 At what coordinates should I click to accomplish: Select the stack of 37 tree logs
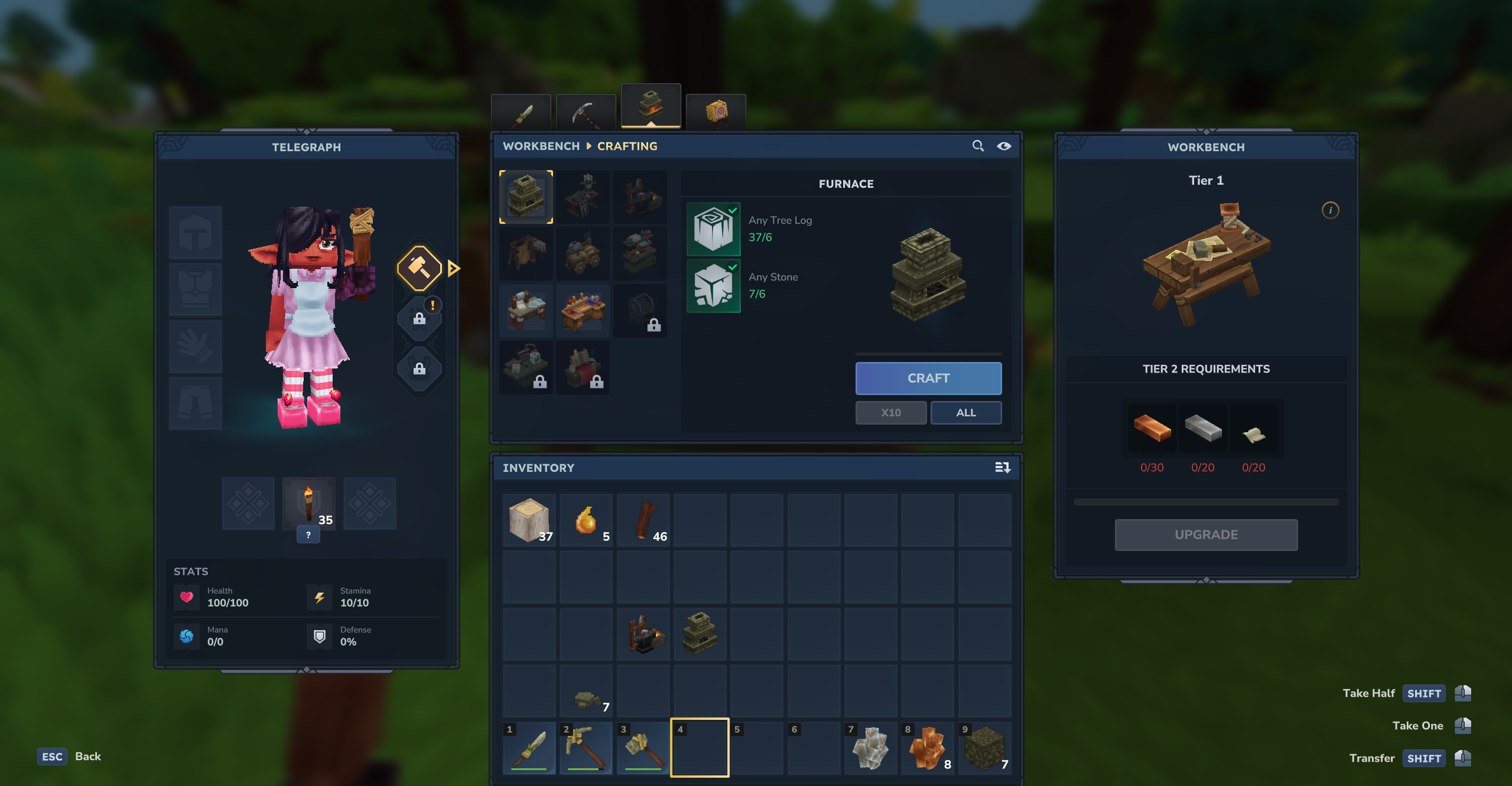pyautogui.click(x=529, y=520)
